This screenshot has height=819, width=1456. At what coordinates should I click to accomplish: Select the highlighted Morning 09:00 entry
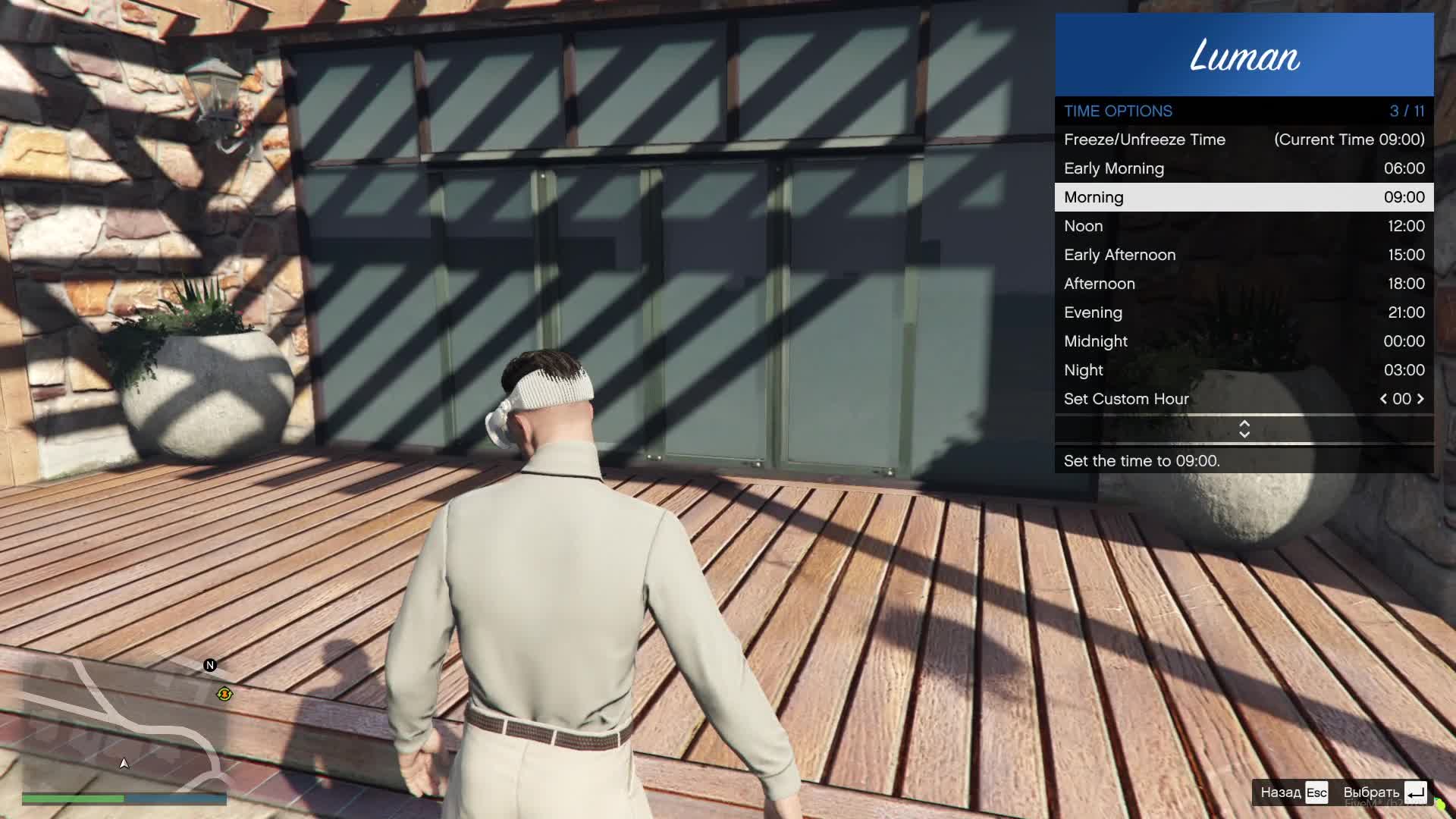tap(1244, 197)
